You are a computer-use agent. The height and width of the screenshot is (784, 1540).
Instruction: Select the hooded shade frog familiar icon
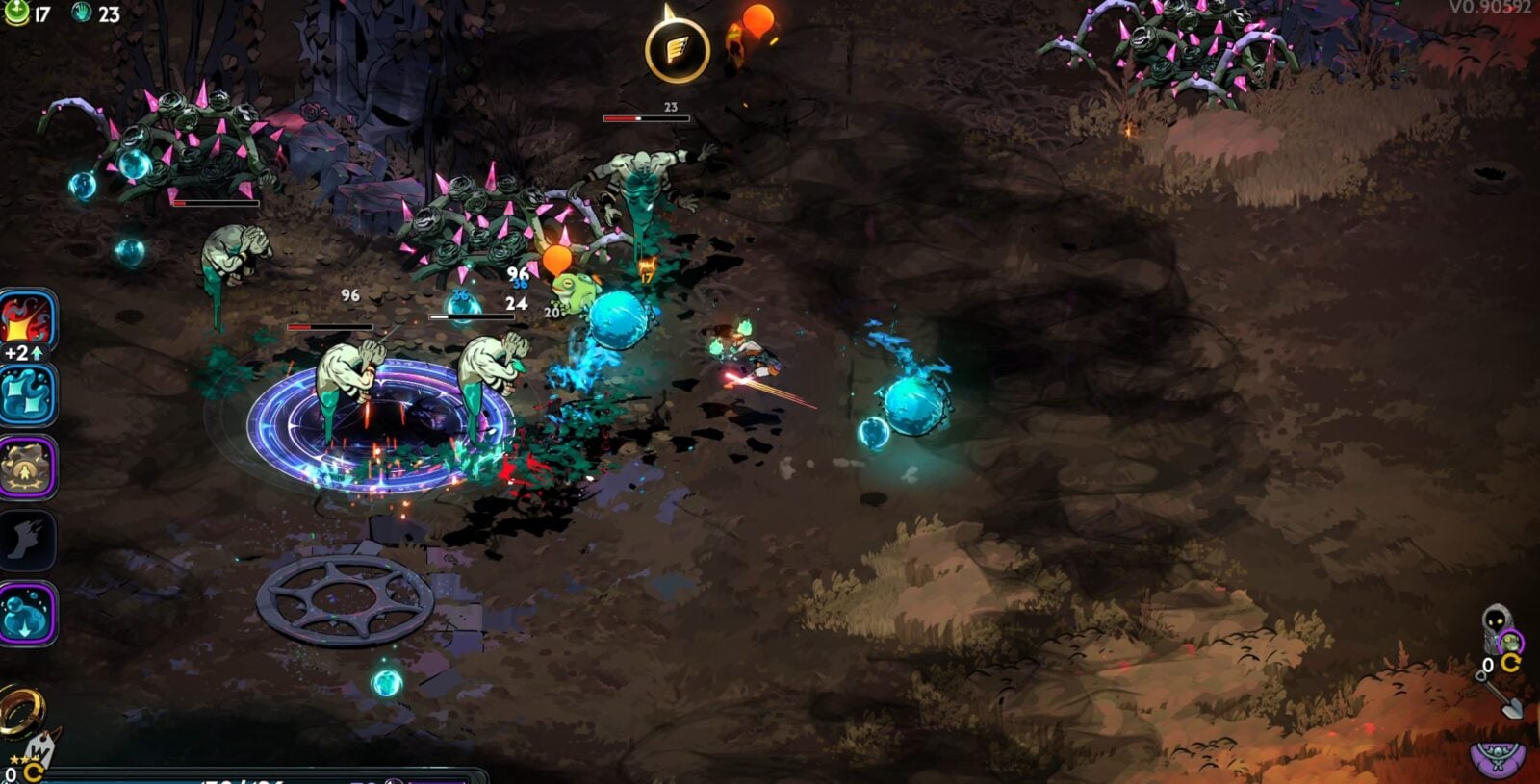[1499, 630]
